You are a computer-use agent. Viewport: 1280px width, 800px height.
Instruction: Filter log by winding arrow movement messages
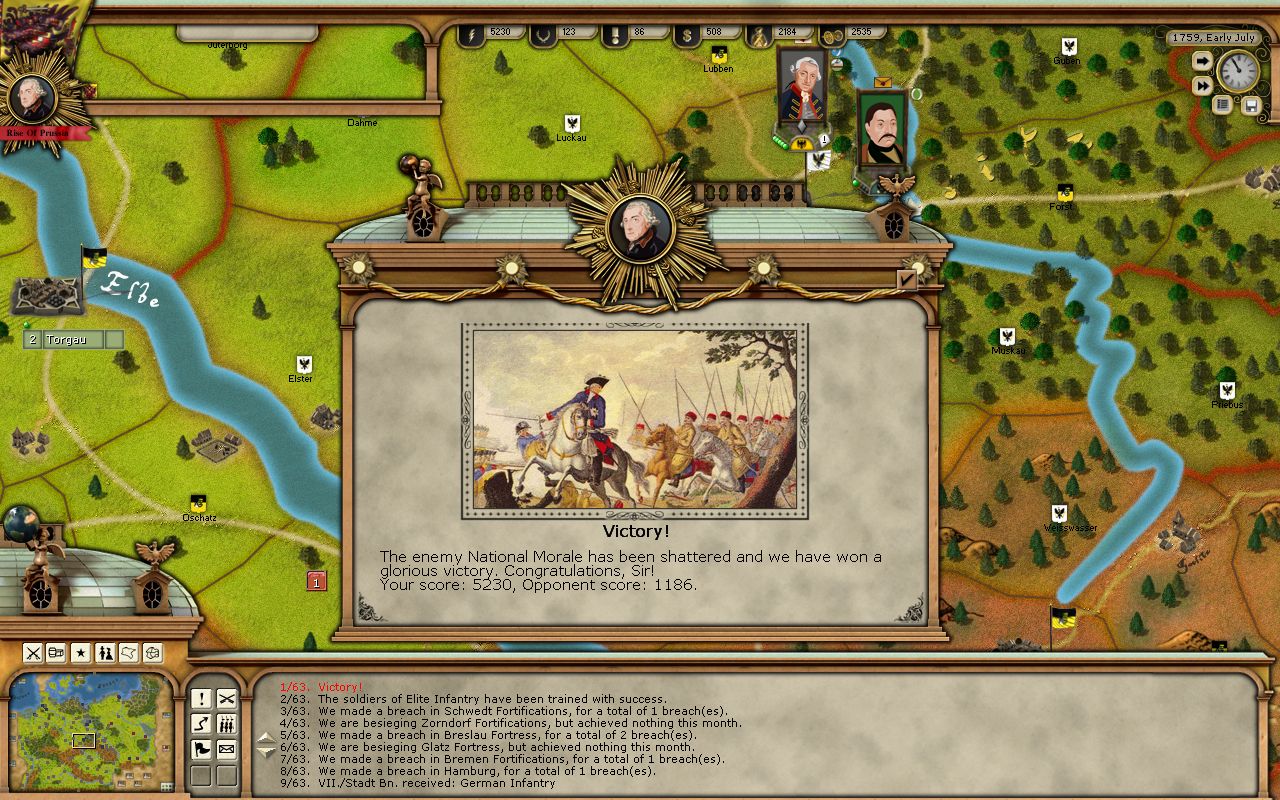point(201,724)
